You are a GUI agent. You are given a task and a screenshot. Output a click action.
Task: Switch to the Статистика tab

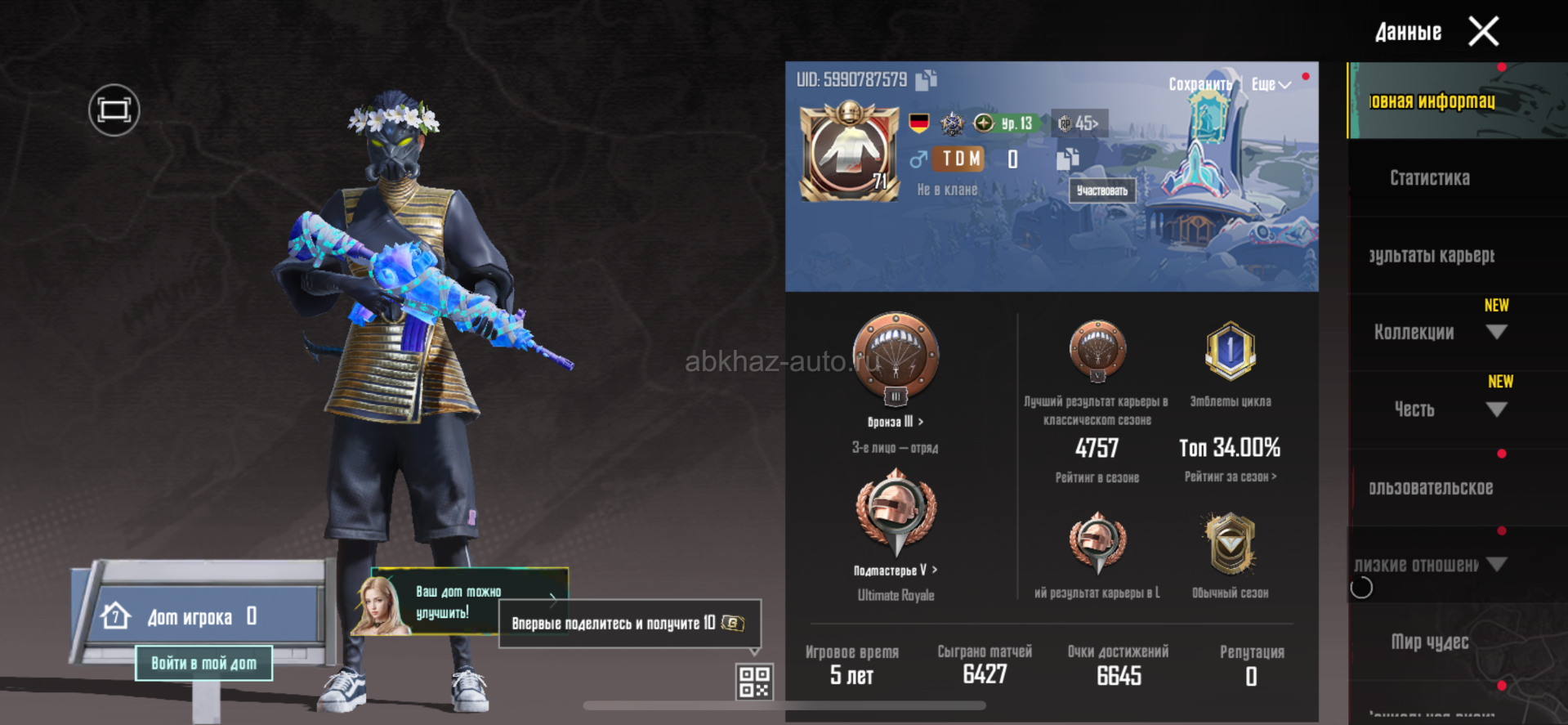tap(1429, 178)
